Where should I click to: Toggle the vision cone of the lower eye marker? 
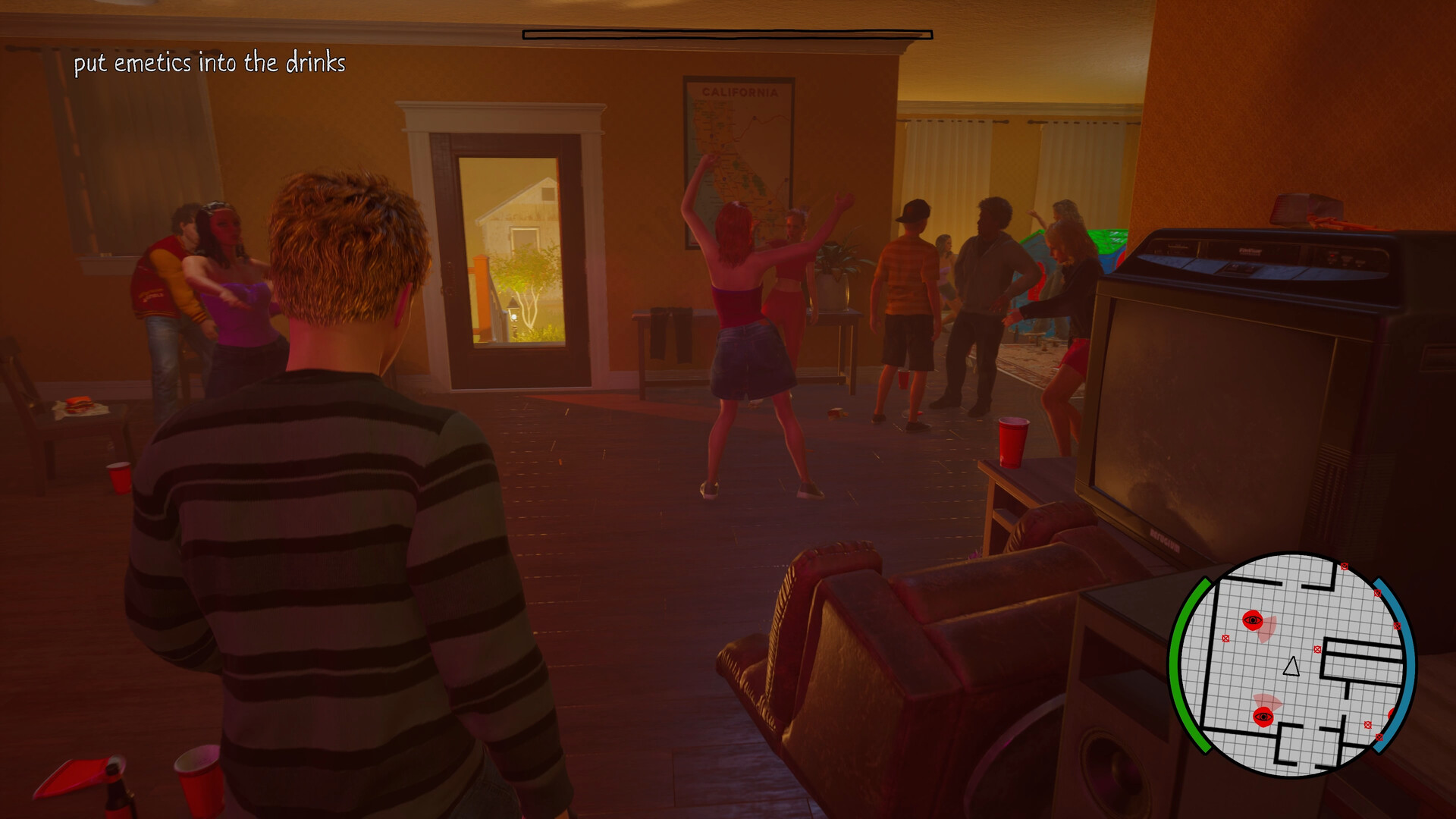1268,701
